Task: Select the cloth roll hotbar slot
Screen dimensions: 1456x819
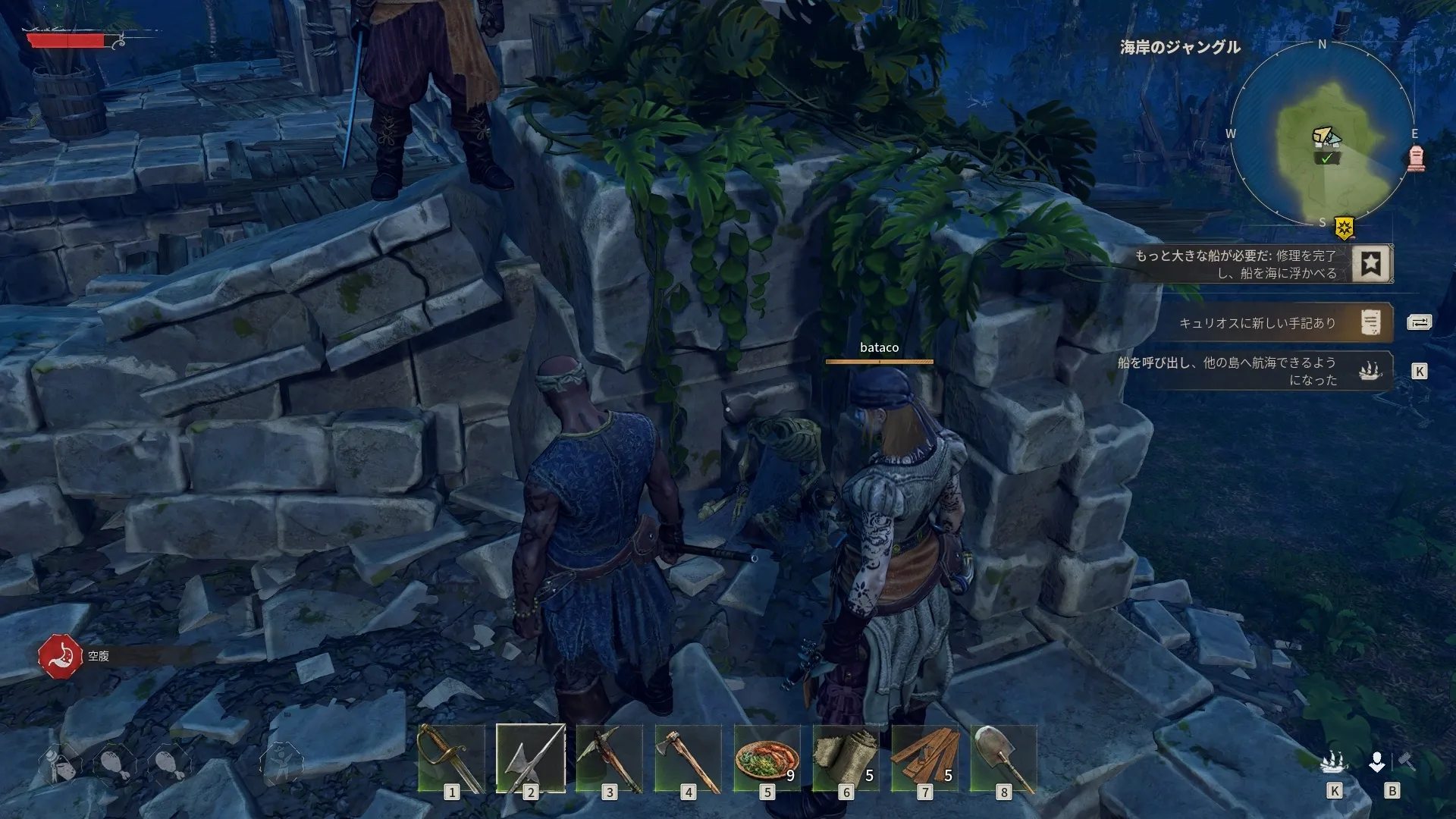Action: pos(846,758)
